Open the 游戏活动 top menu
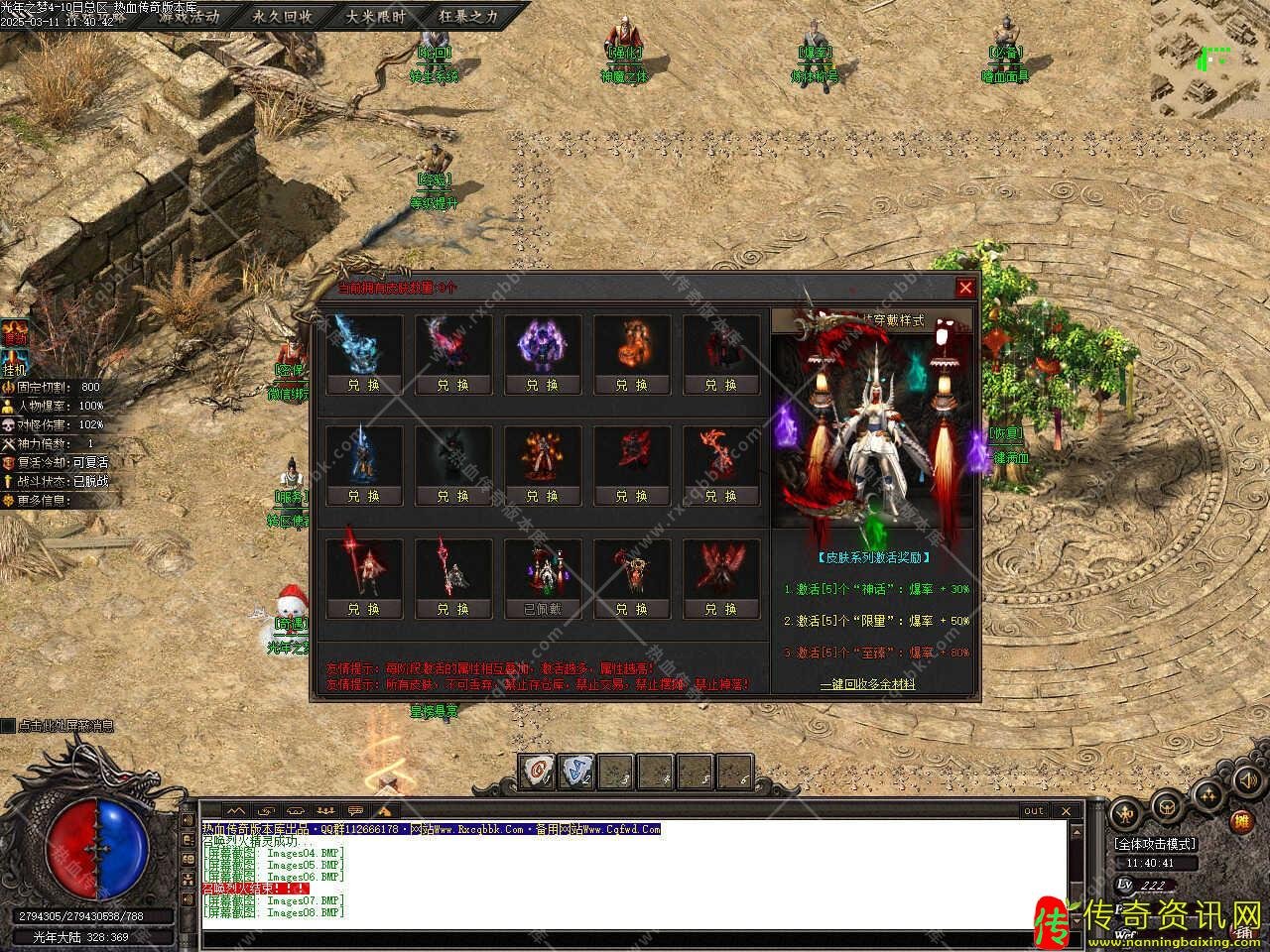The height and width of the screenshot is (952, 1270). point(189,16)
